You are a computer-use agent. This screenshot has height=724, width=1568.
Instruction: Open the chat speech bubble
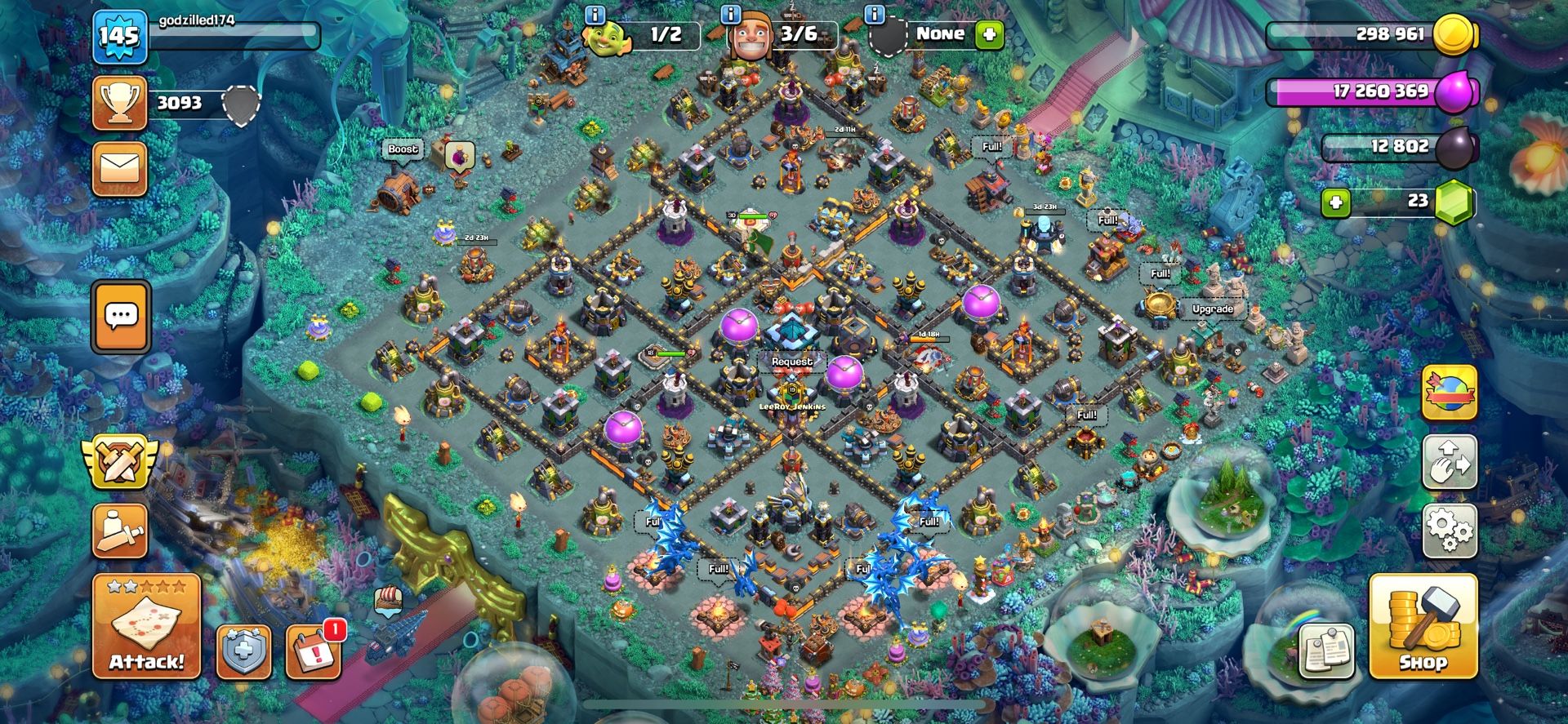coord(122,316)
